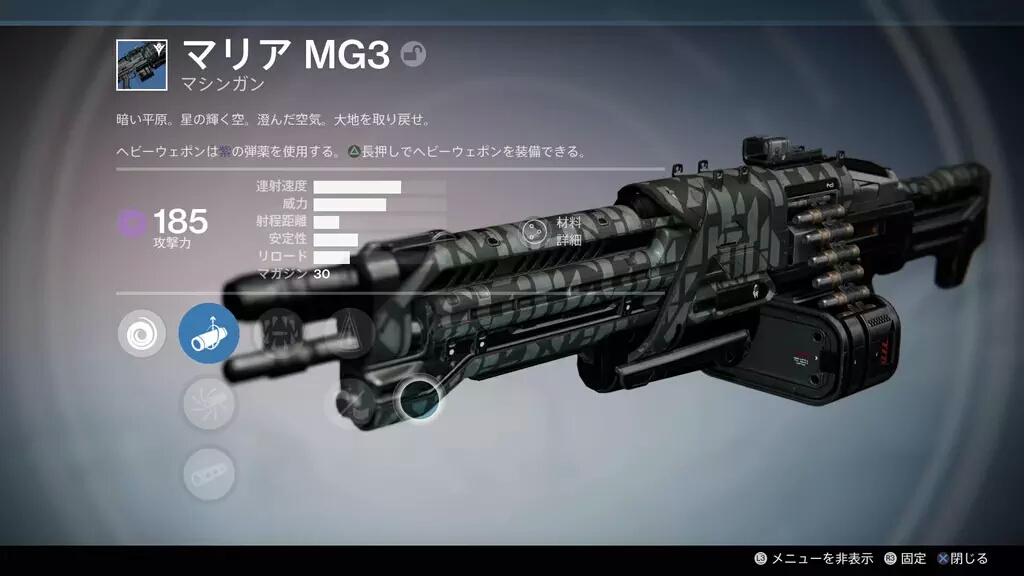Image resolution: width=1024 pixels, height=576 pixels.
Task: Hide the menu via メニューを非表示
Action: coord(814,558)
